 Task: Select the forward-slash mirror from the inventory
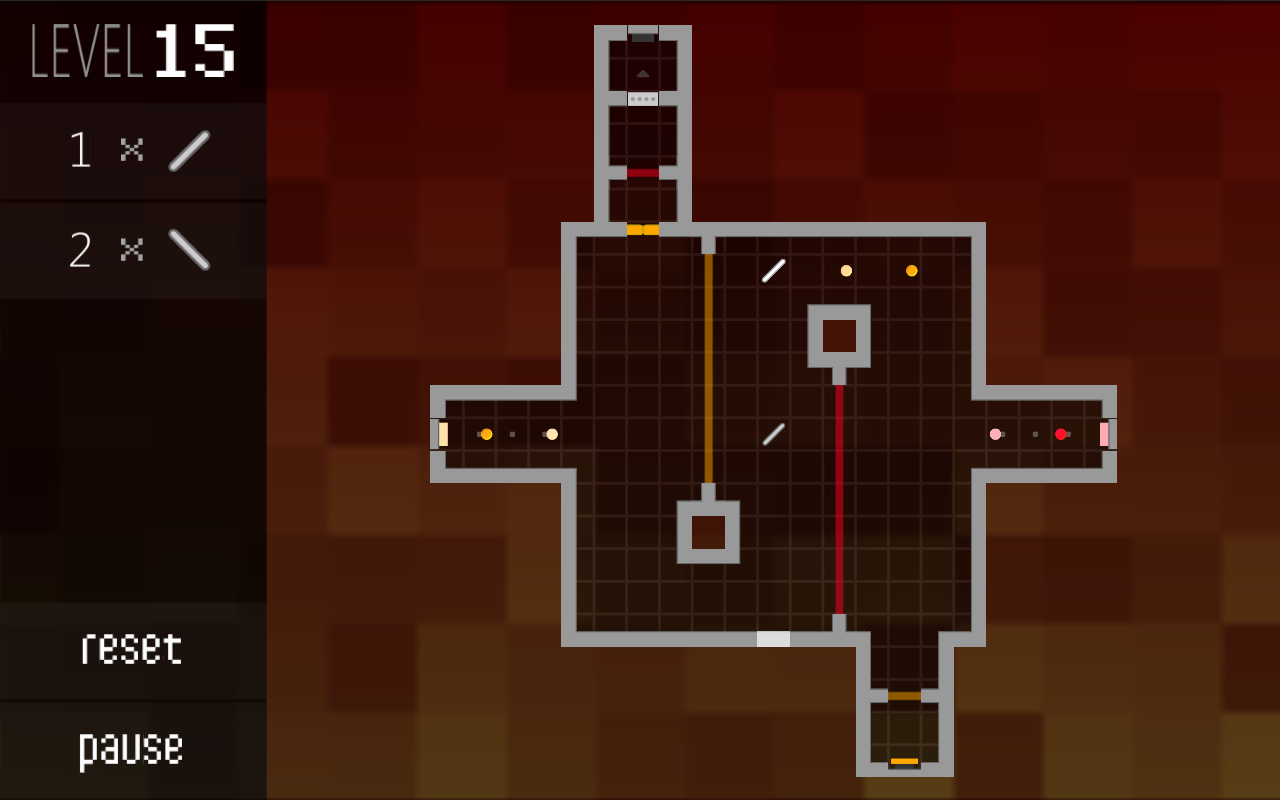click(188, 150)
